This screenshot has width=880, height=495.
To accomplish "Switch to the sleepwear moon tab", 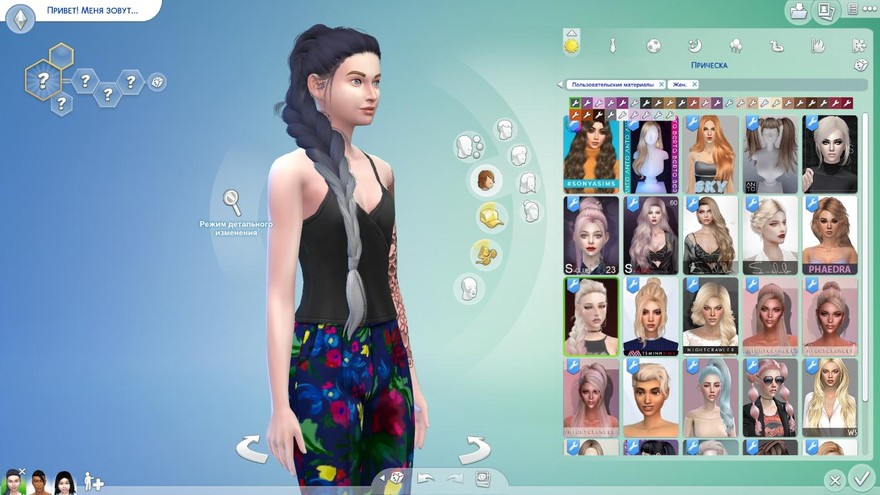I will point(694,46).
